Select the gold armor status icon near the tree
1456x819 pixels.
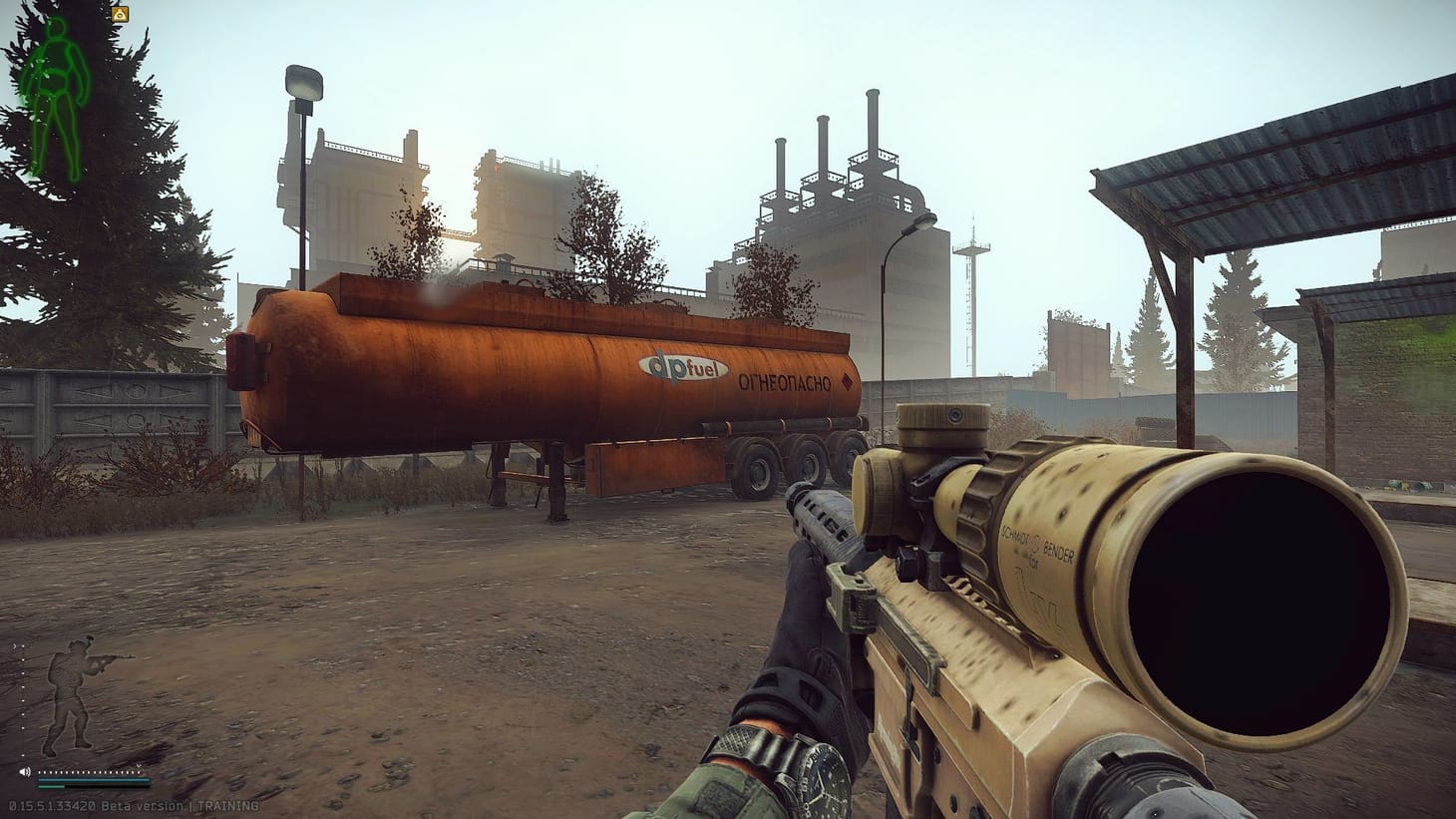click(x=120, y=14)
